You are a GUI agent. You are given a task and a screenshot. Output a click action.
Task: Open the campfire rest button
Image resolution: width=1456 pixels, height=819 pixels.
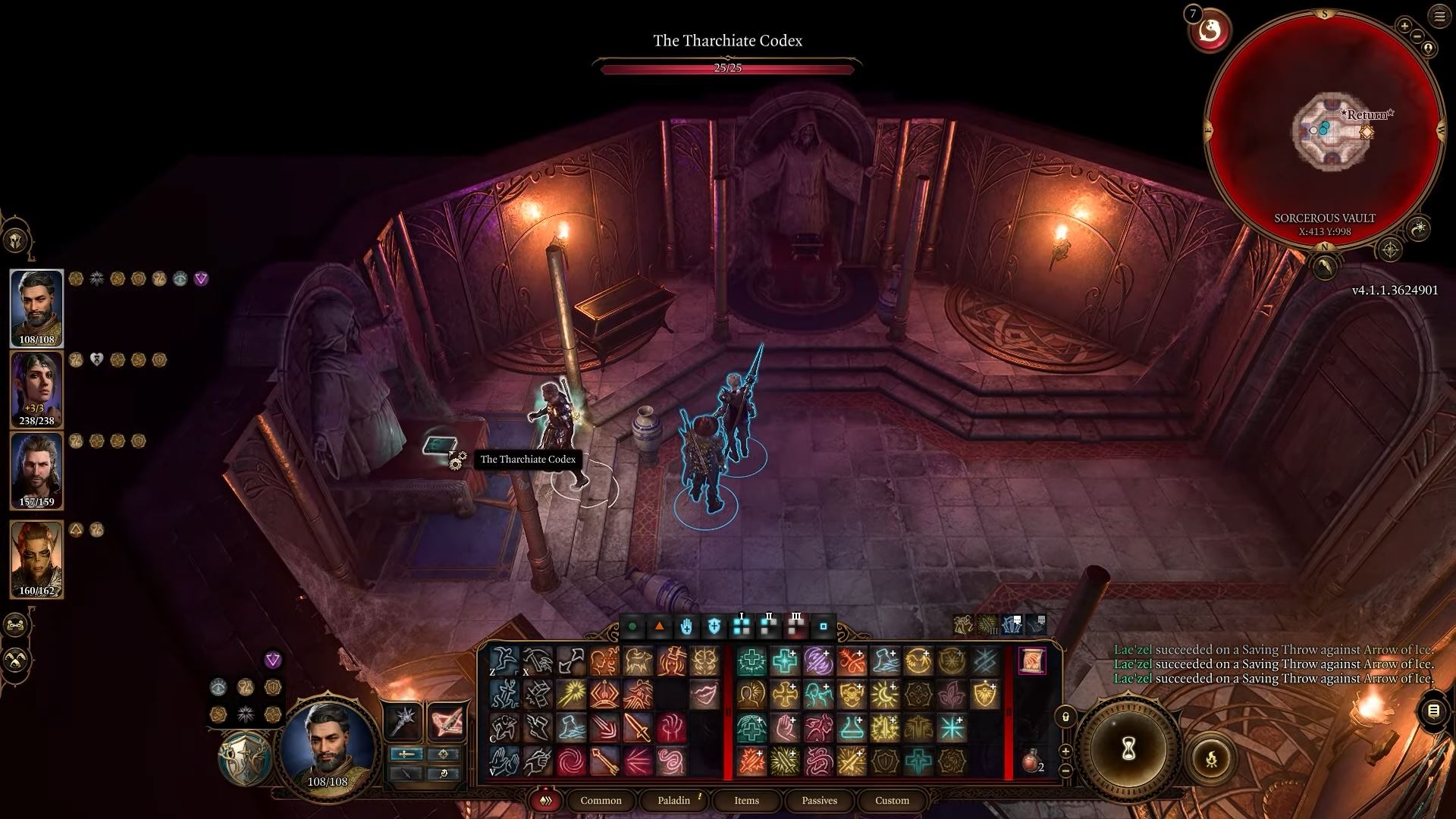click(1211, 758)
